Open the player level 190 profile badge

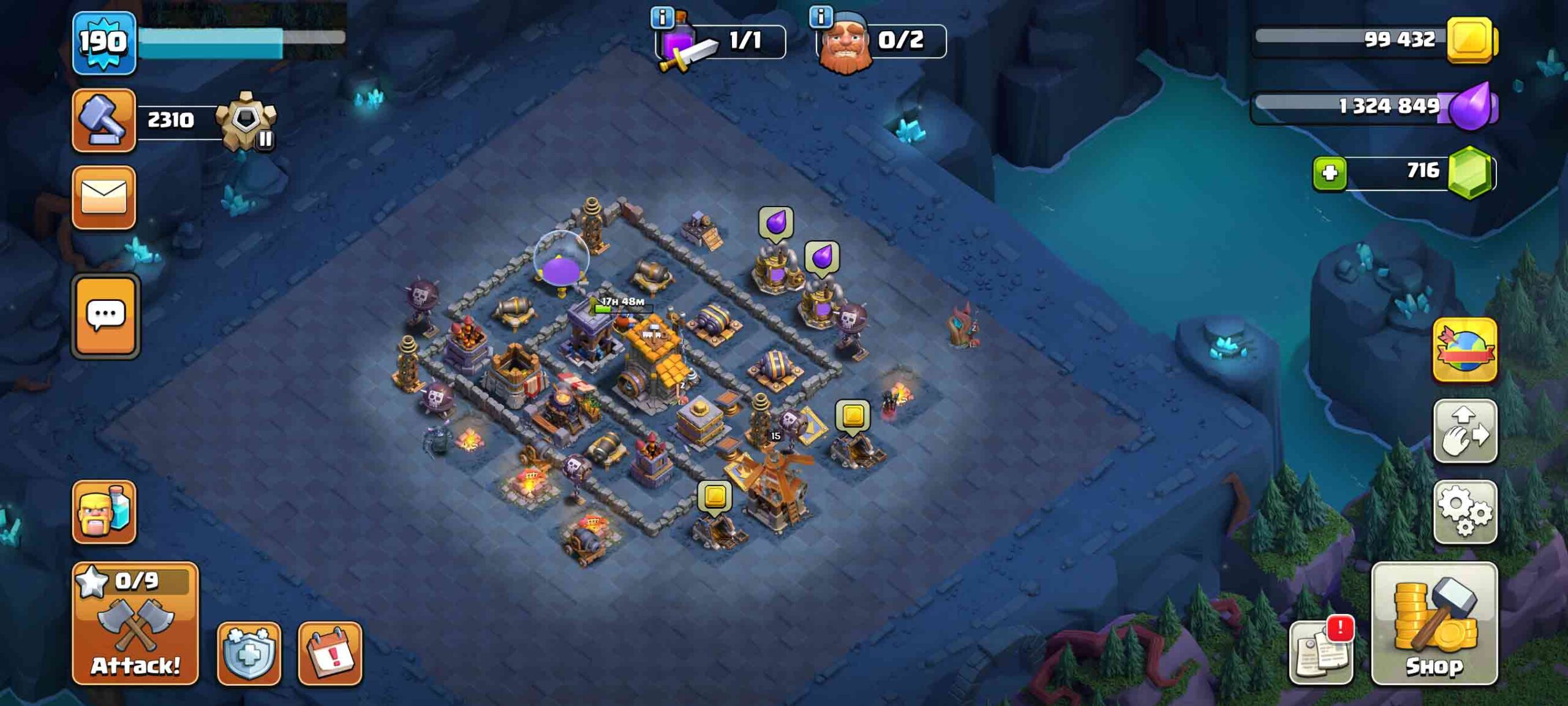click(104, 43)
